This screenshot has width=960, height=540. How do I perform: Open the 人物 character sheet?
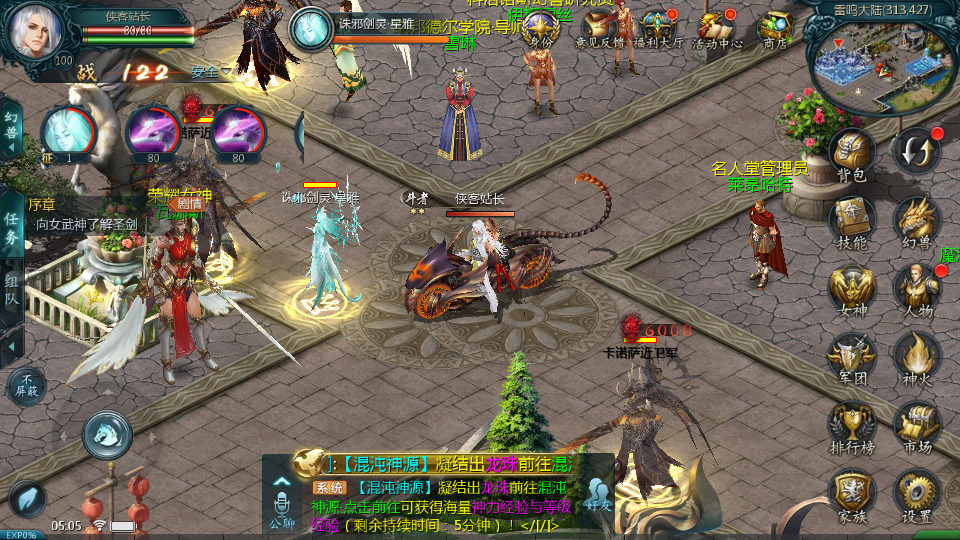[917, 290]
